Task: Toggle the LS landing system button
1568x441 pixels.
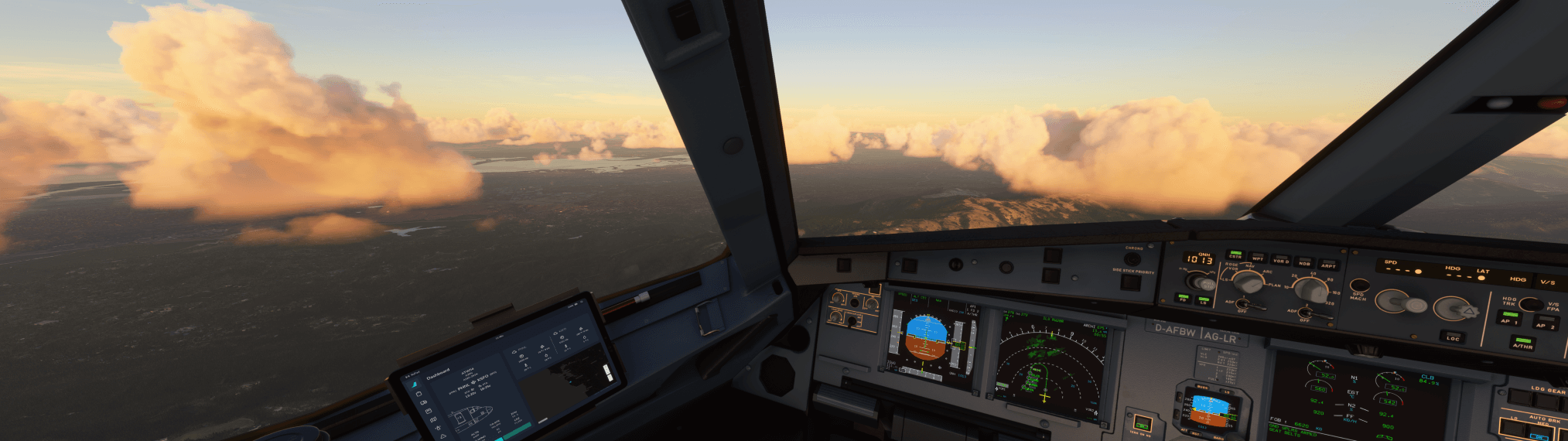Action: pos(1204,299)
